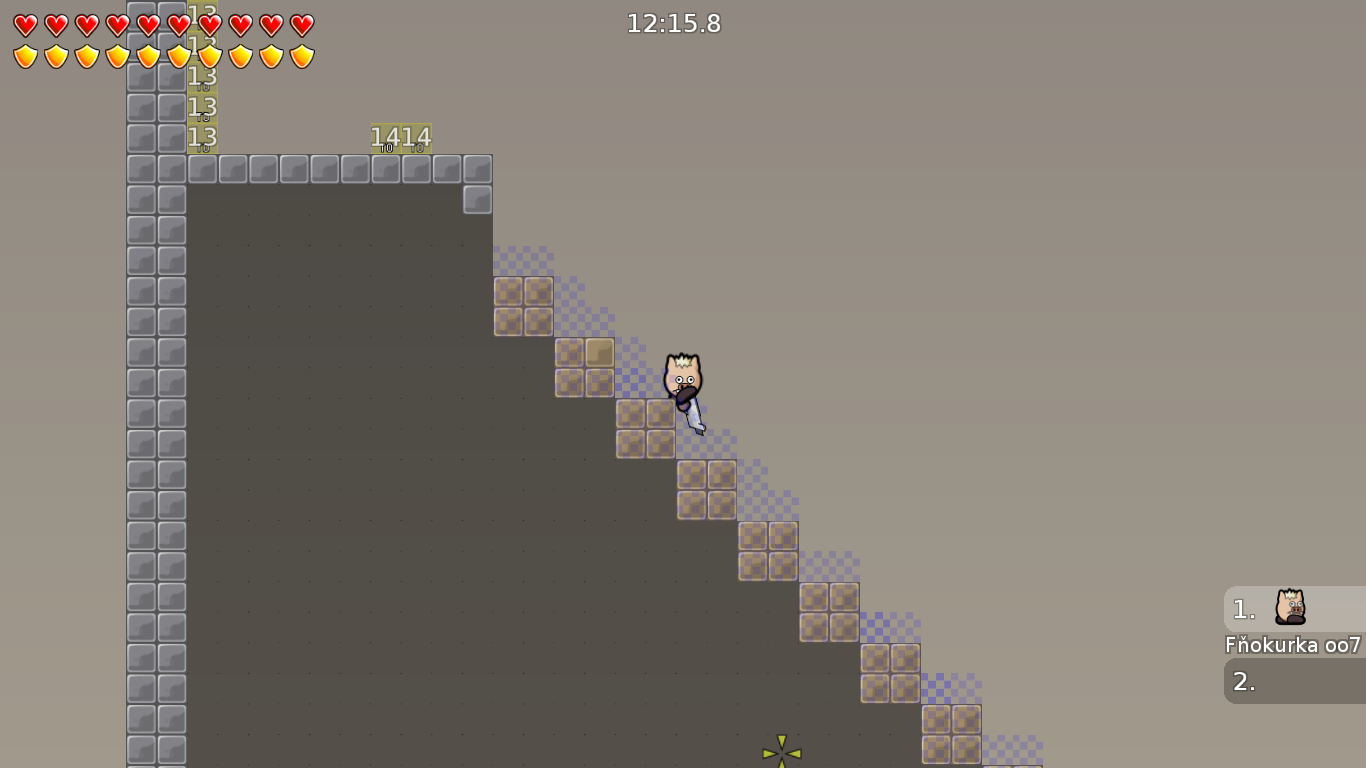Click the first golden shield armor icon
This screenshot has height=768, width=1366.
tap(23, 55)
